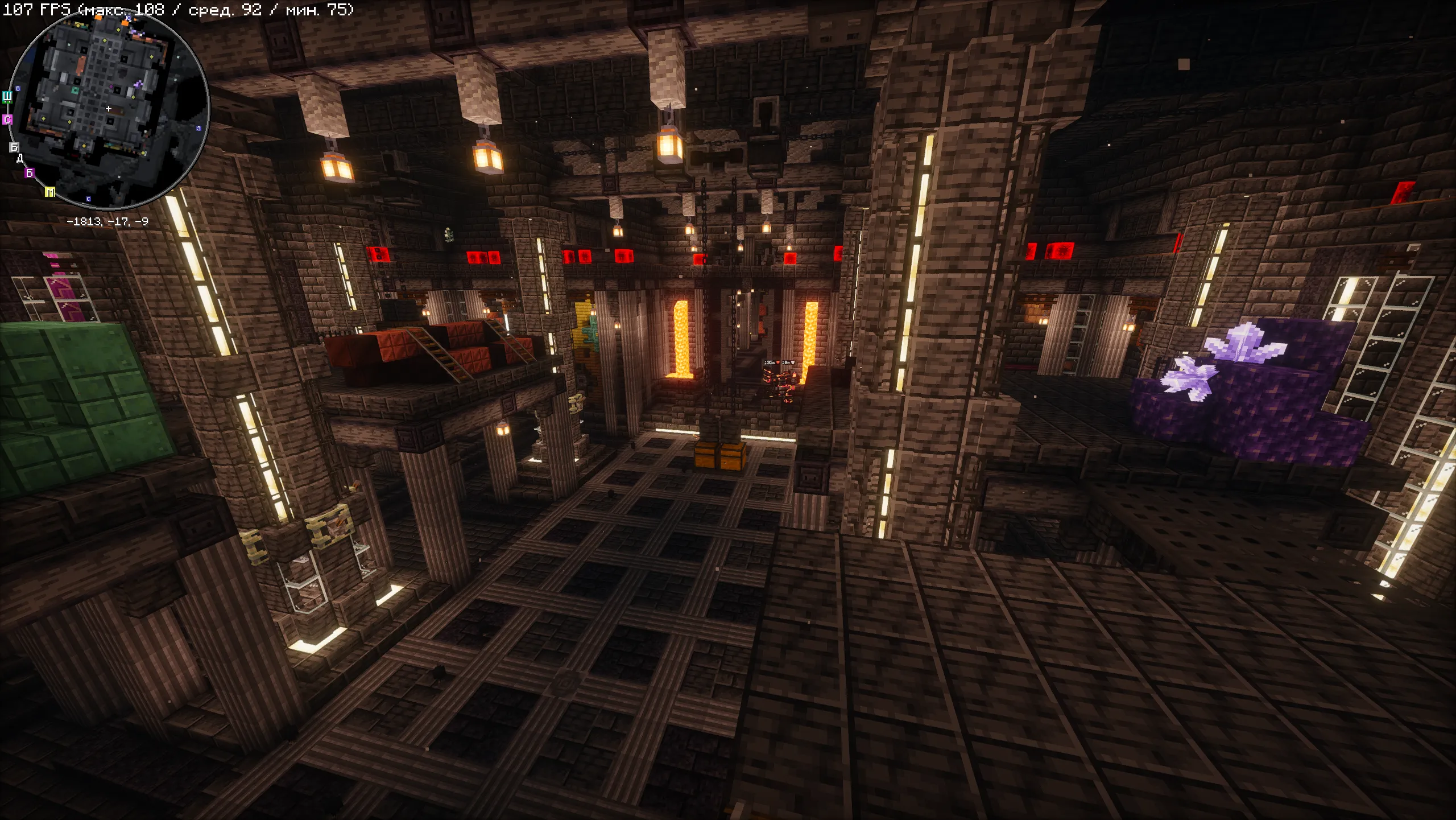Select the teal Ш waypoint marker
This screenshot has width=1456, height=820.
coord(7,96)
